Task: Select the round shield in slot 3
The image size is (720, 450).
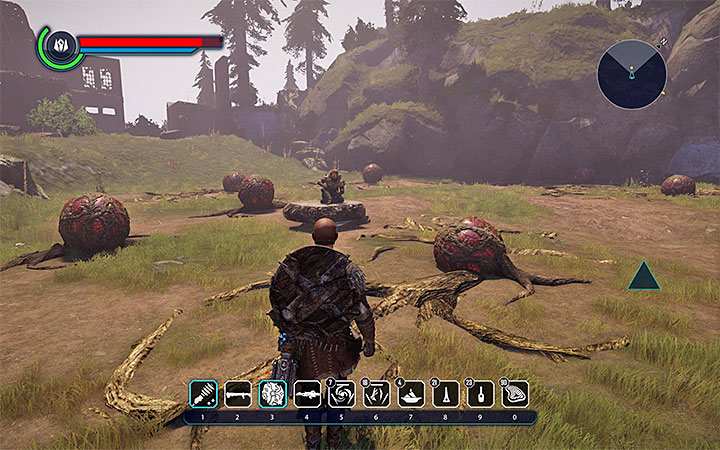Action: click(272, 394)
